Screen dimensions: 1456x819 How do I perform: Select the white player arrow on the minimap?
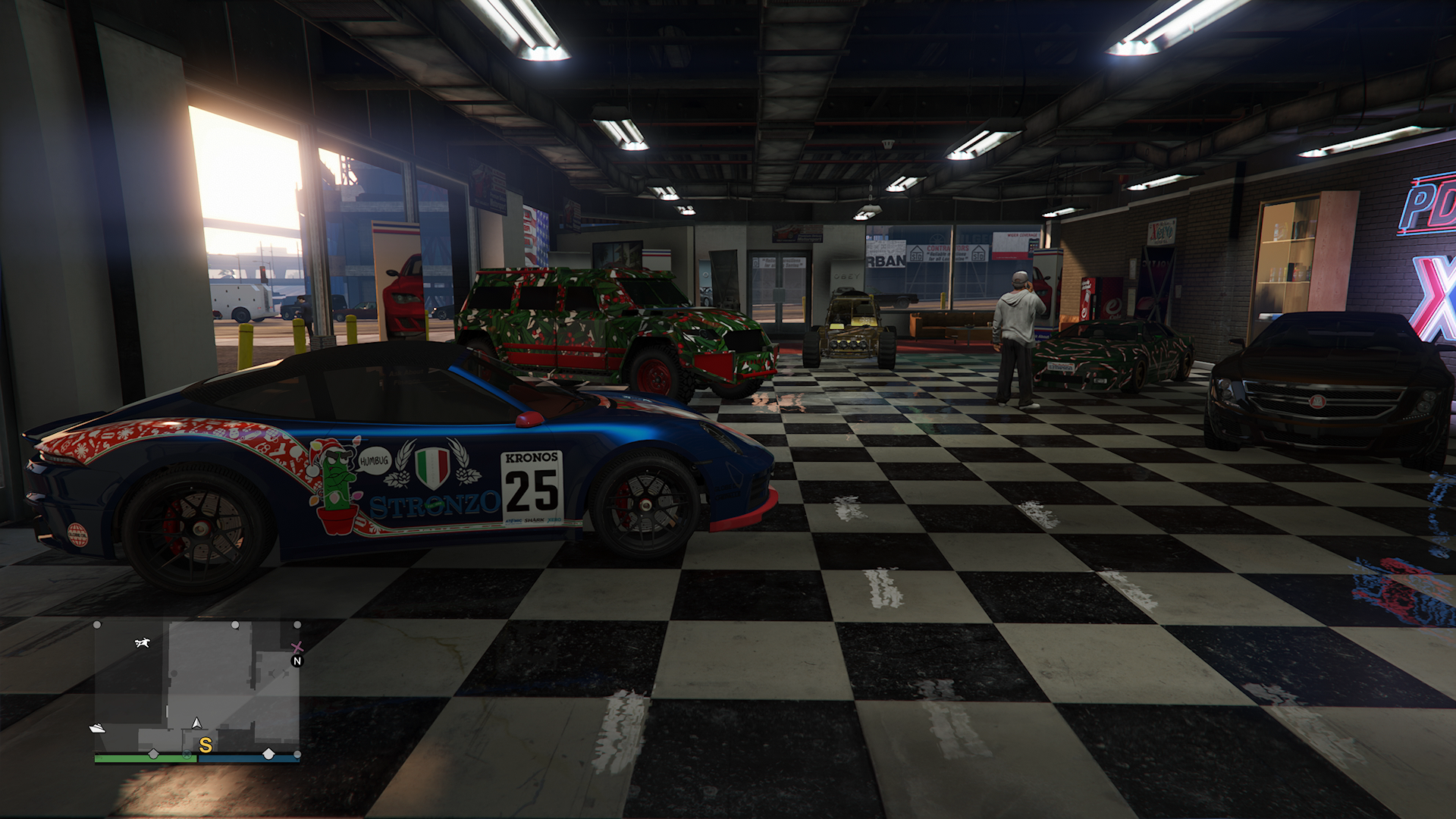coord(197,723)
